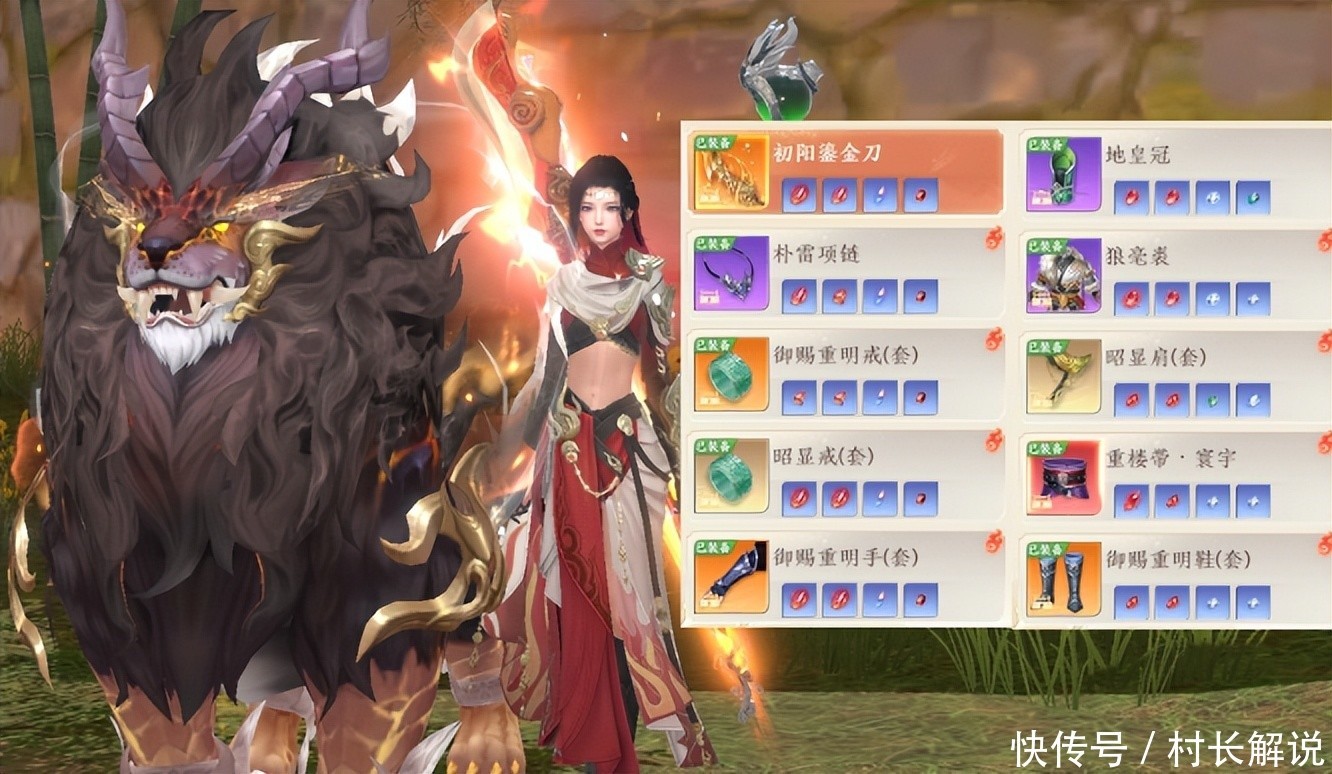Pick the 昭显肩(套) shoulder icon

click(x=1063, y=376)
